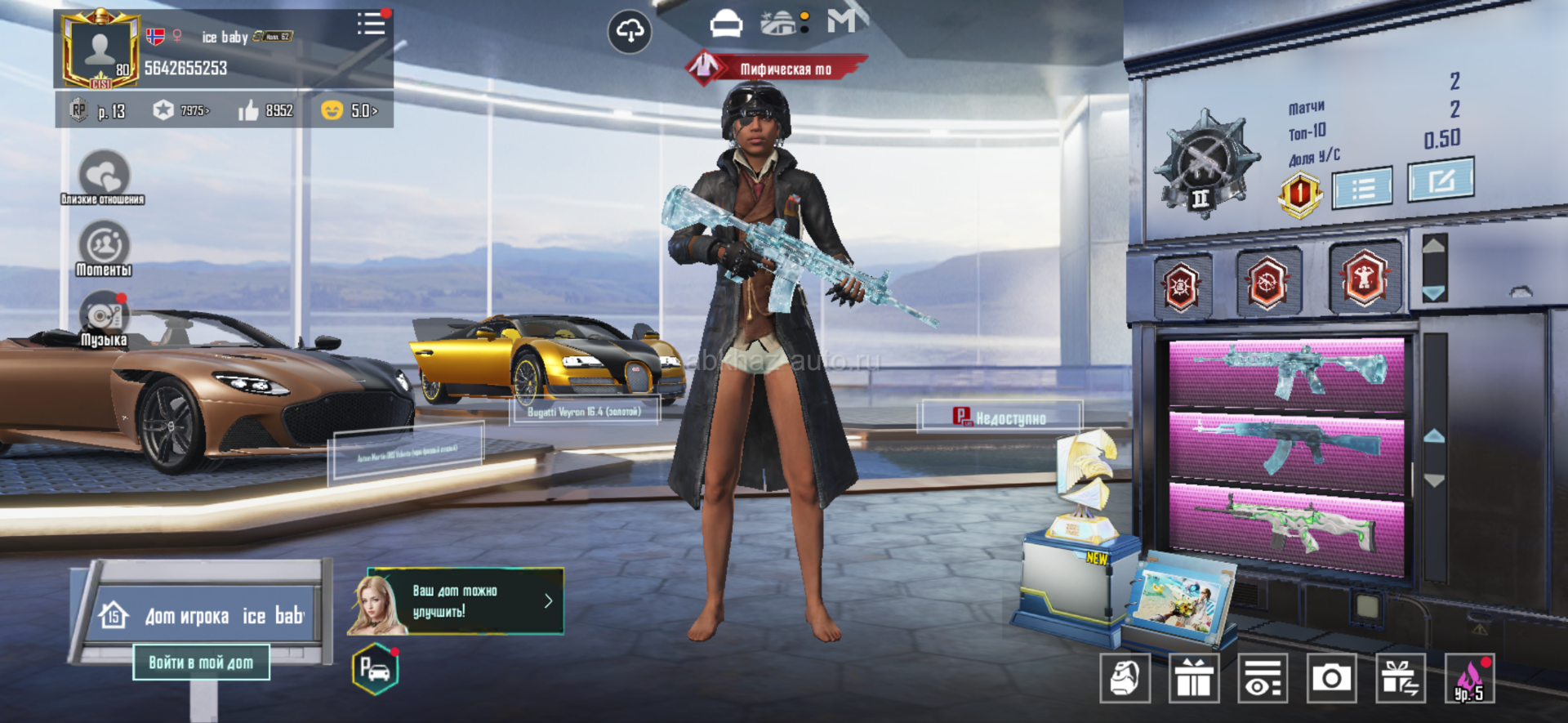Viewport: 1568px width, 723px height.
Task: Switch to the helmet tab at top
Action: [x=726, y=24]
